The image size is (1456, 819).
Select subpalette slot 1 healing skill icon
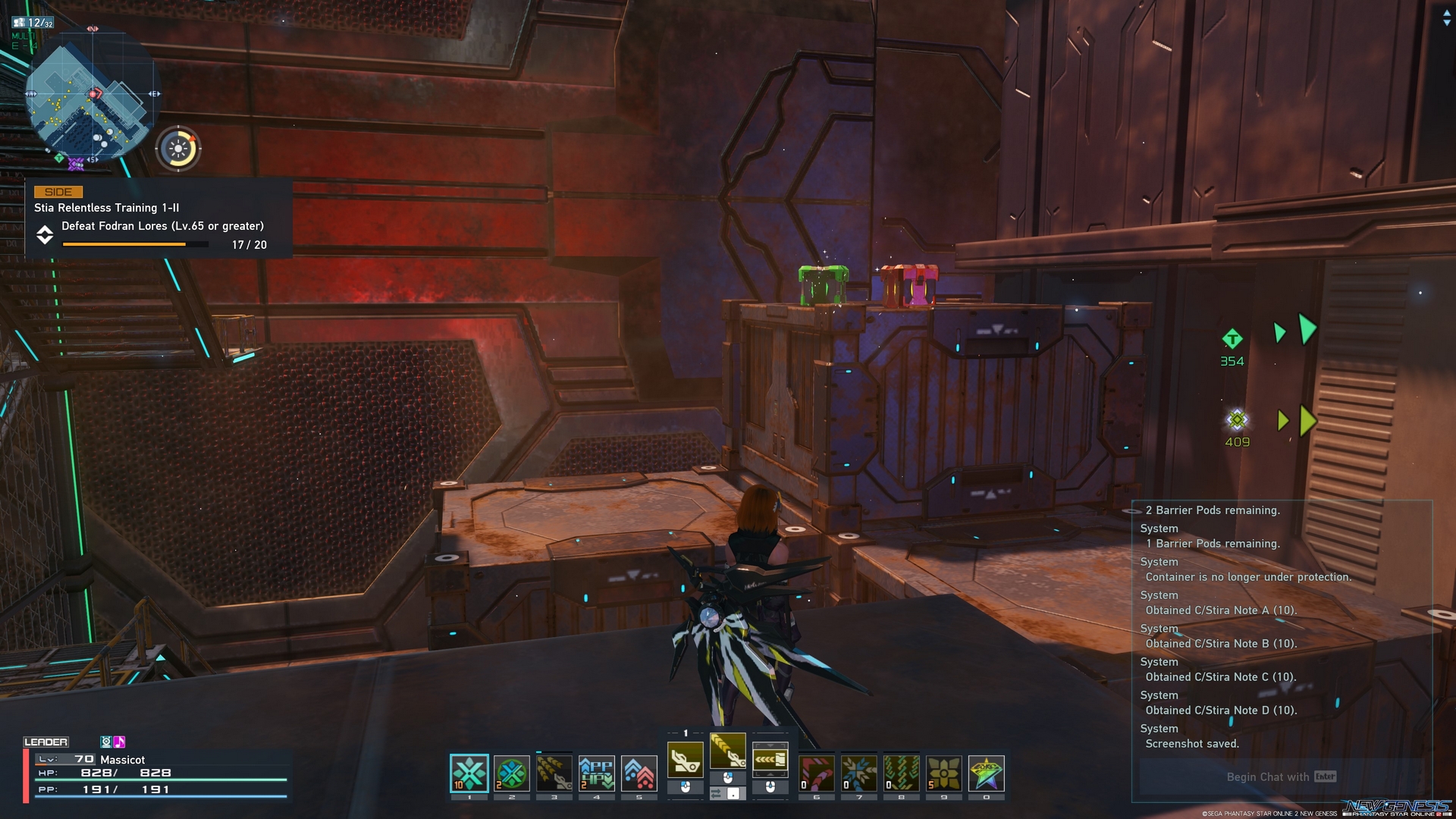[470, 770]
